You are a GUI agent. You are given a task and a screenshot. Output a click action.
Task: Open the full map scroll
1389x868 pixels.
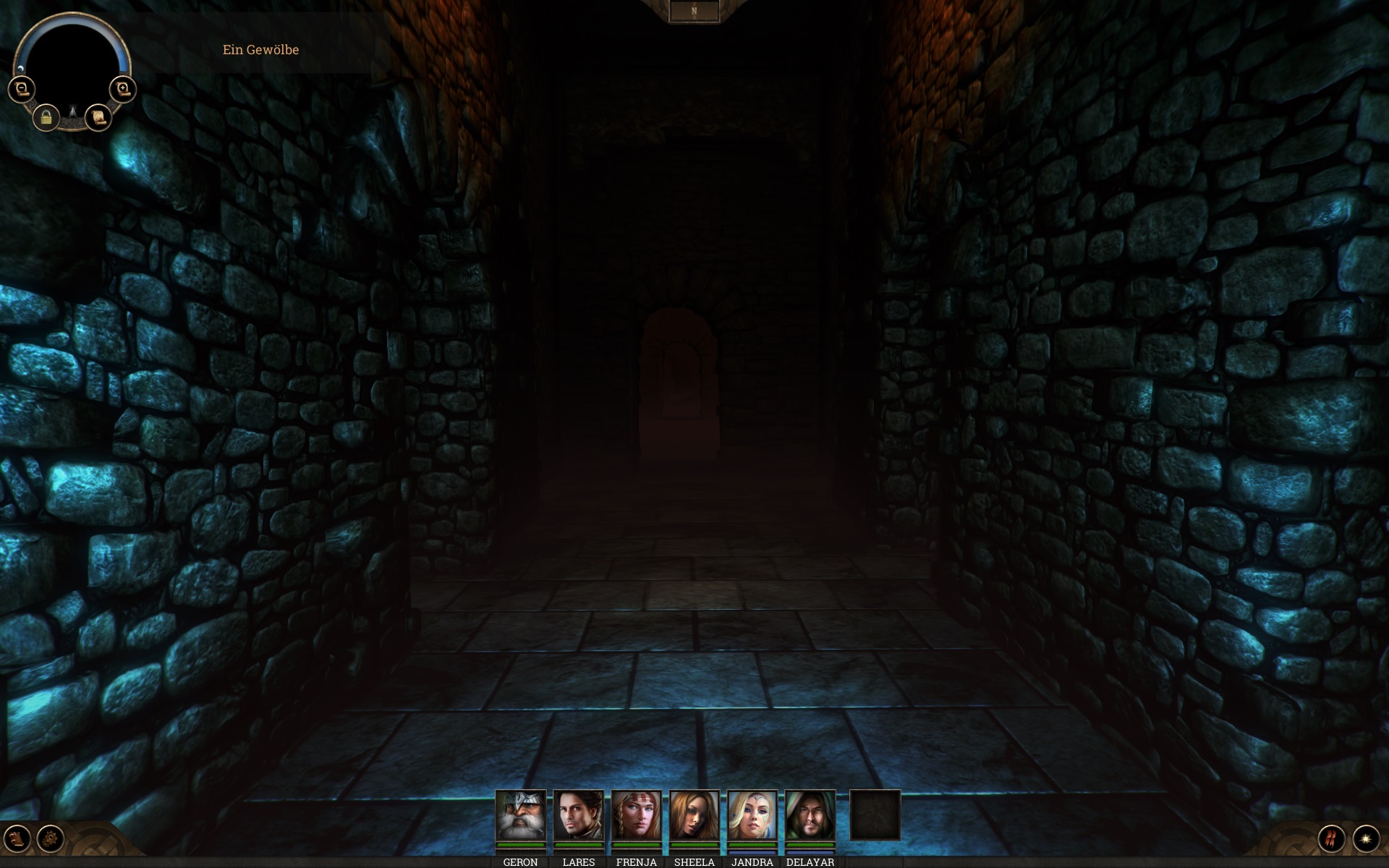coord(98,116)
